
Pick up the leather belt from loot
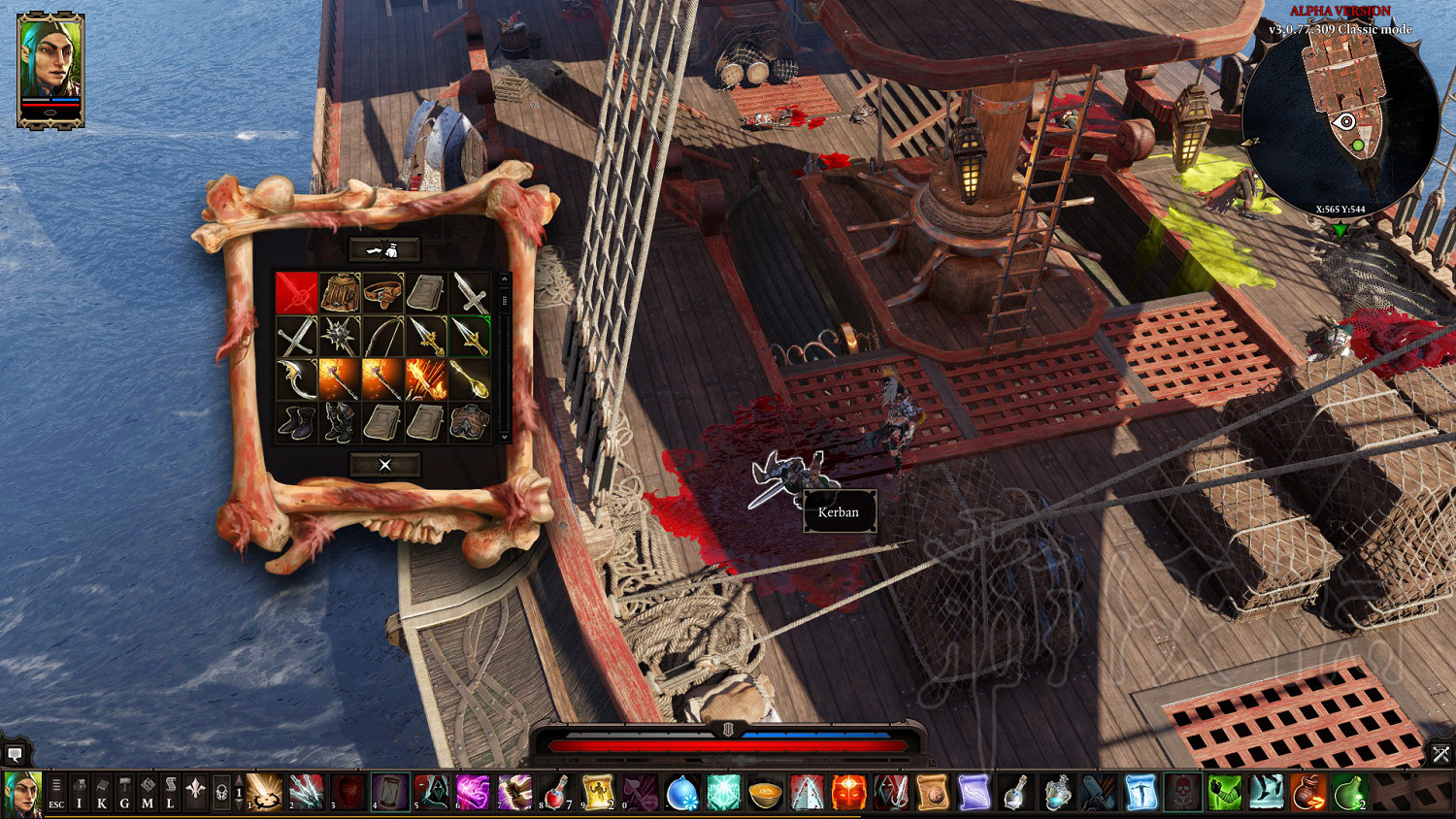382,292
